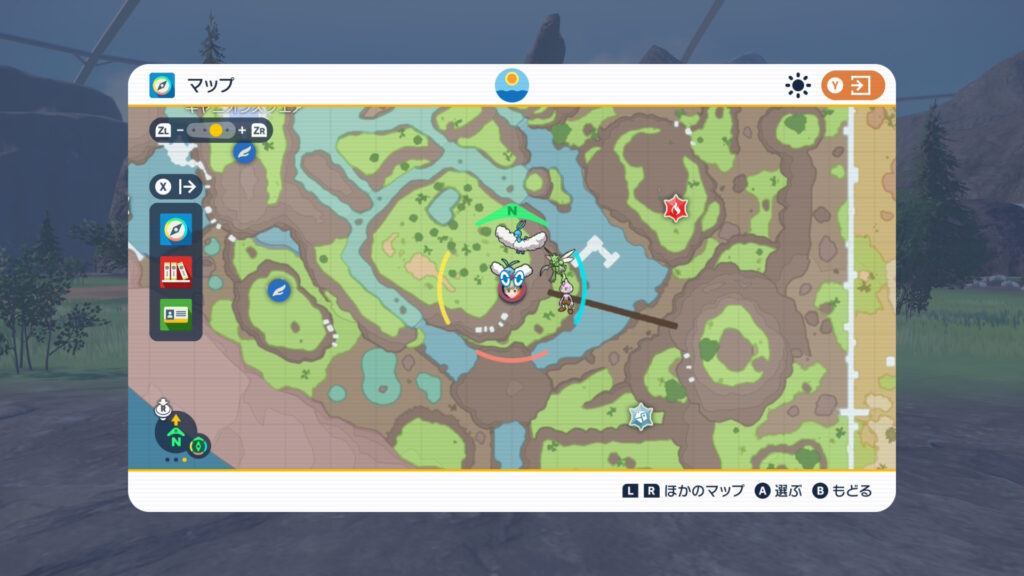1024x576 pixels.
Task: Select the ice Tera Raid crystal marker
Action: point(641,416)
